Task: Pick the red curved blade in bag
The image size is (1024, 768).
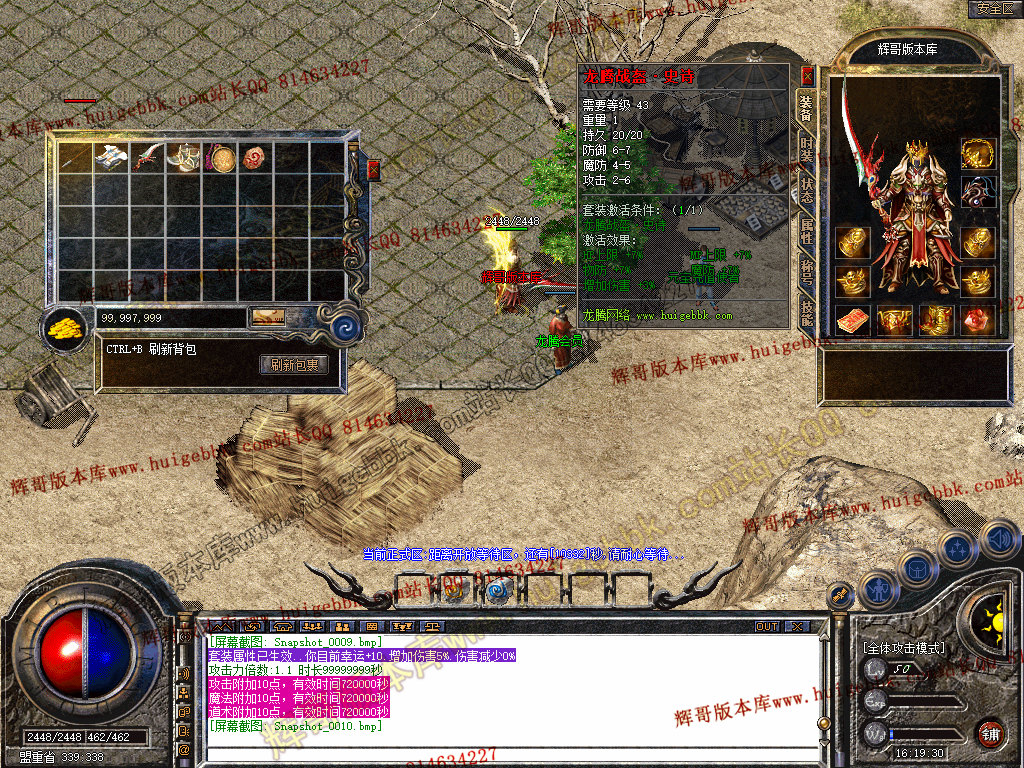Action: click(x=148, y=158)
